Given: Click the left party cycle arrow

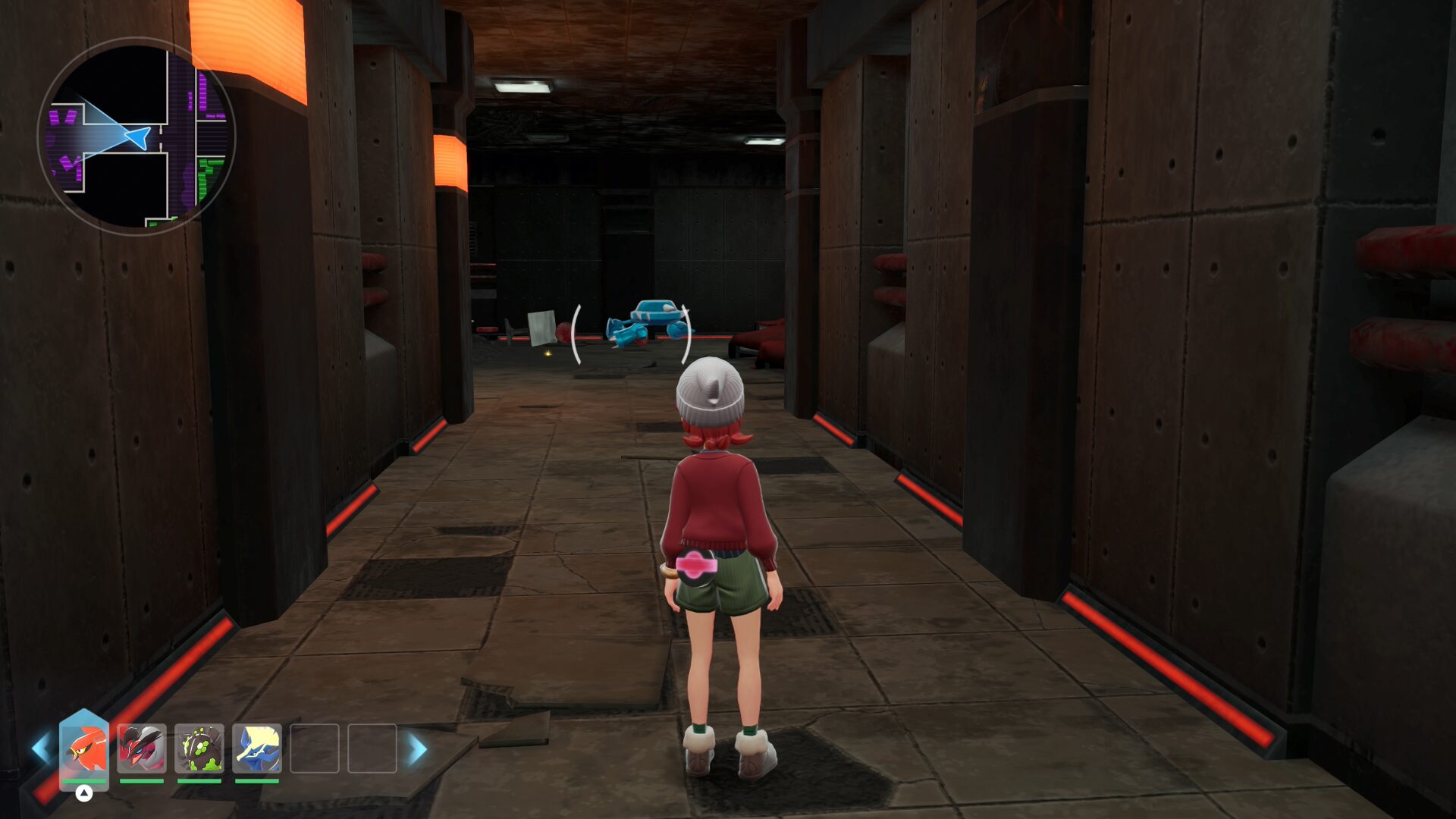Looking at the screenshot, I should coord(40,749).
